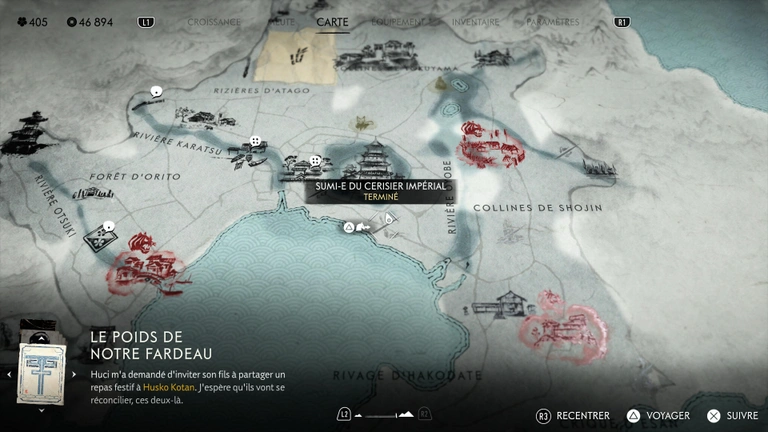Switch to the Croissance tab

point(214,21)
